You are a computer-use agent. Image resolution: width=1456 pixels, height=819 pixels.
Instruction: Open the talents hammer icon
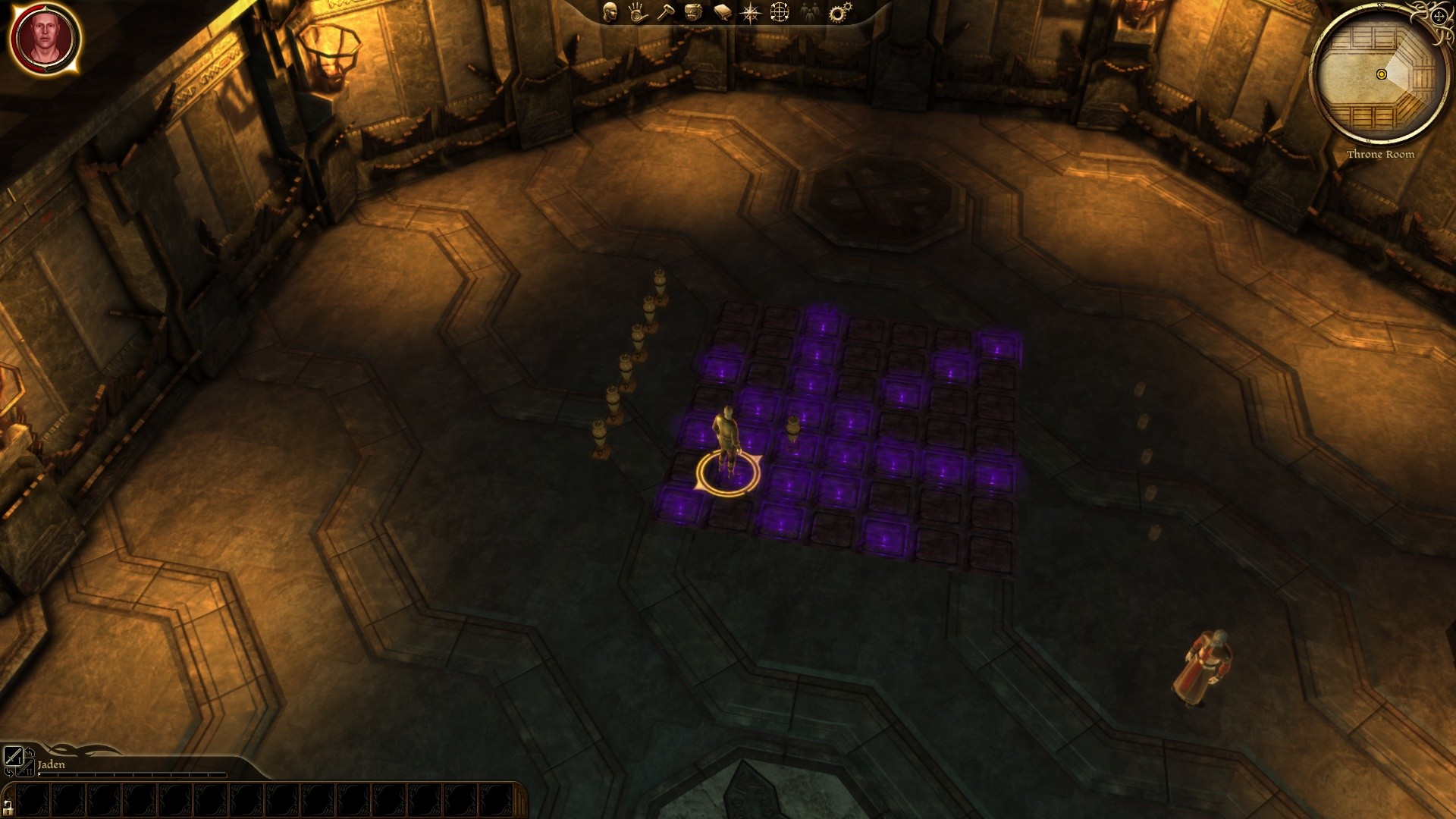point(665,12)
